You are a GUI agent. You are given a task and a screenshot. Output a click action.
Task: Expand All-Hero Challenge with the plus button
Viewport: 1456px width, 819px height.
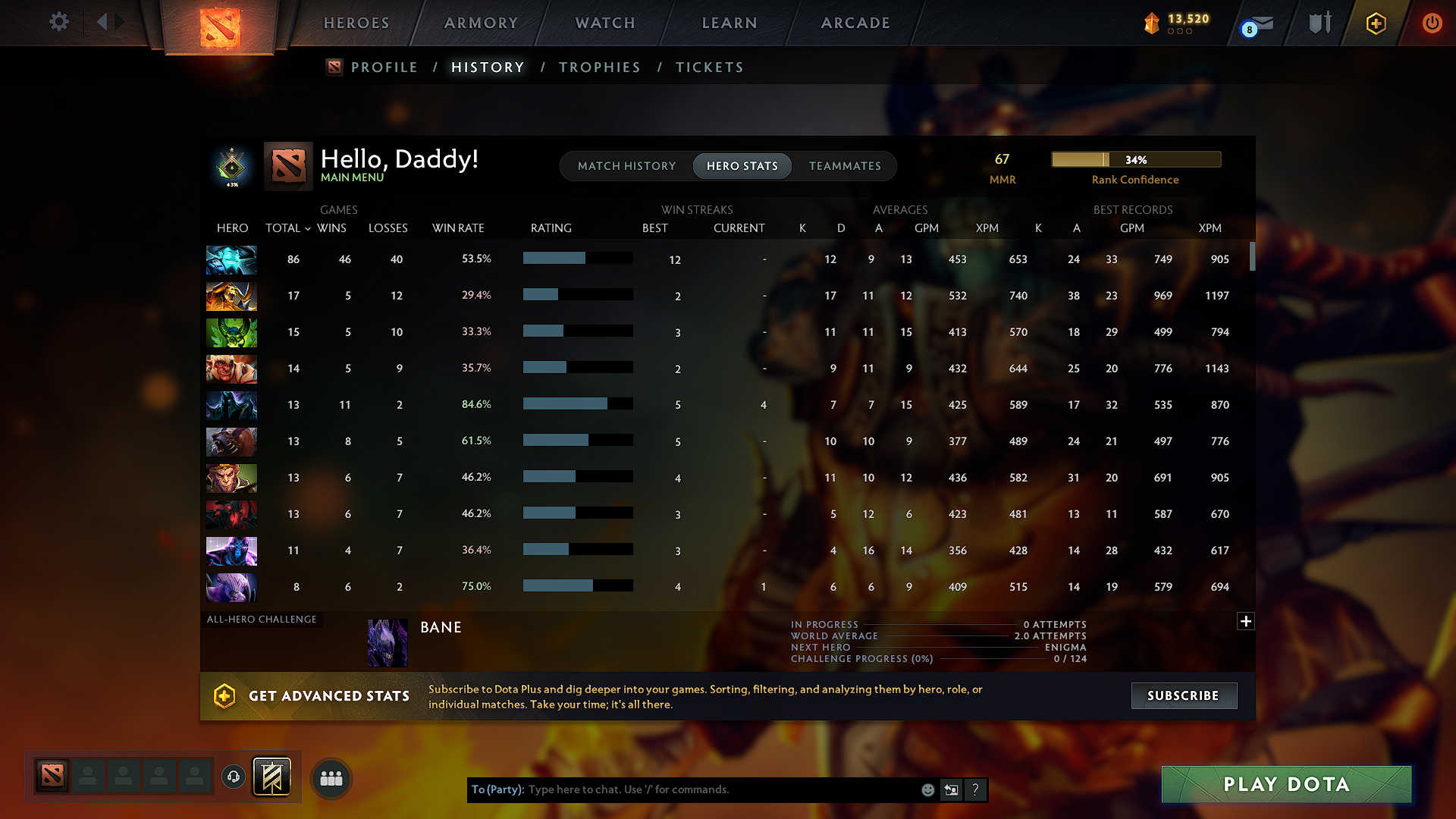1246,621
